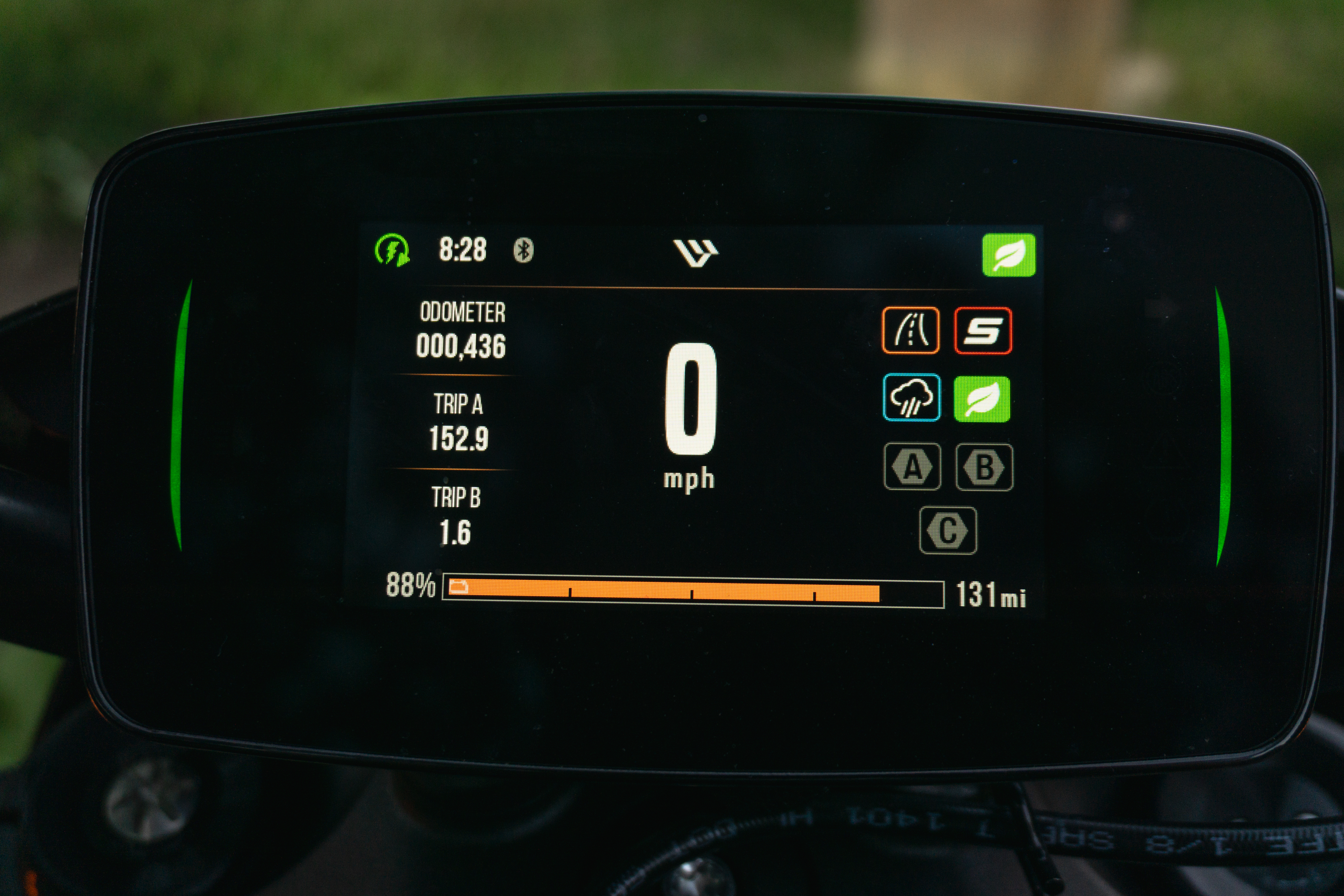Switch to the Rain cloud ride mode
Screen dimensions: 1344x896
click(x=912, y=398)
